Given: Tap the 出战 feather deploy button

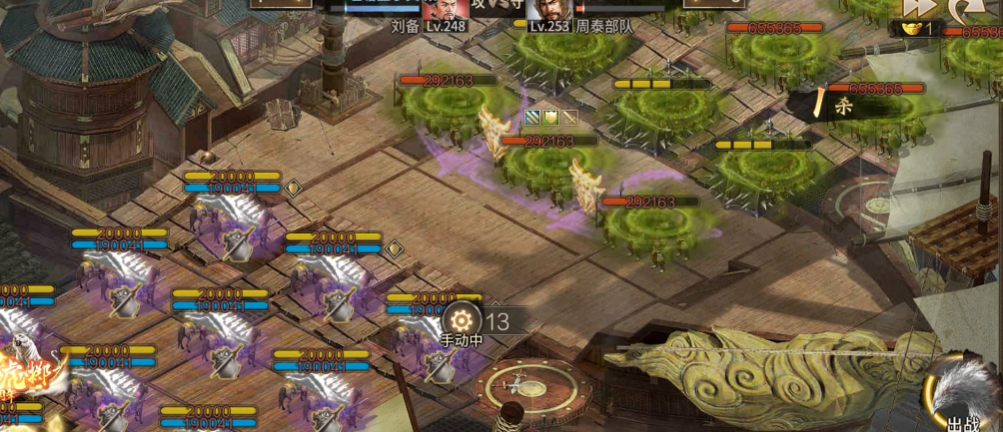Looking at the screenshot, I should [964, 400].
